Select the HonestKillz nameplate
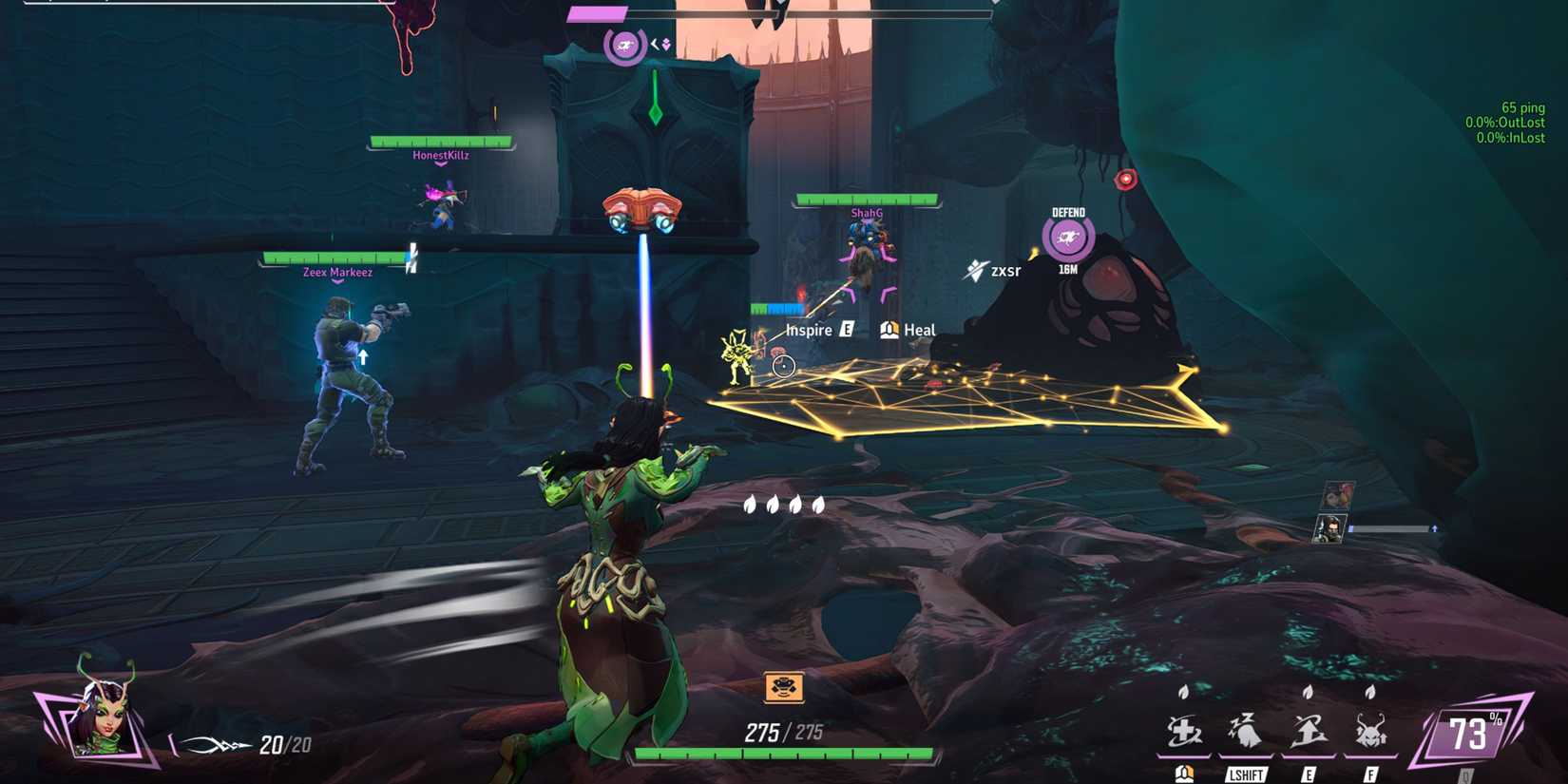1568x784 pixels. click(x=440, y=155)
